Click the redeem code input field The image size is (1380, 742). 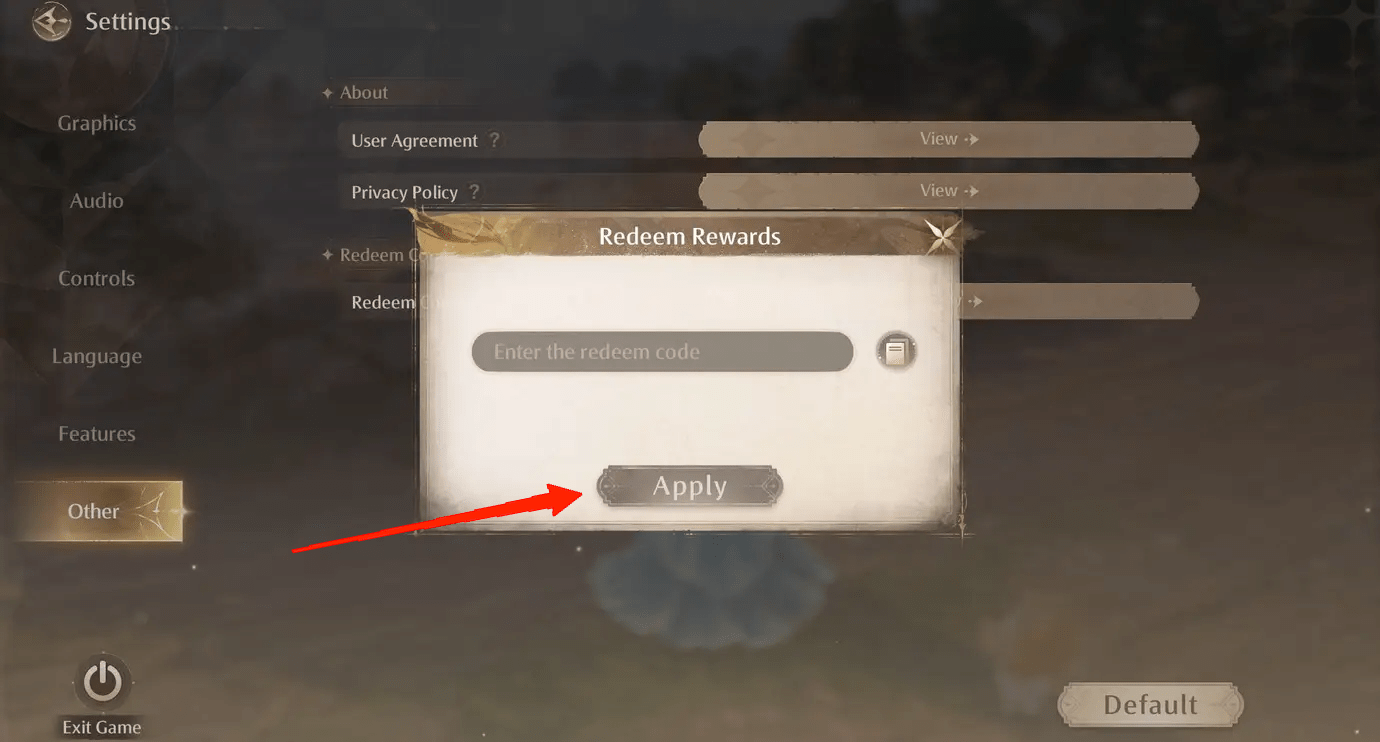662,351
